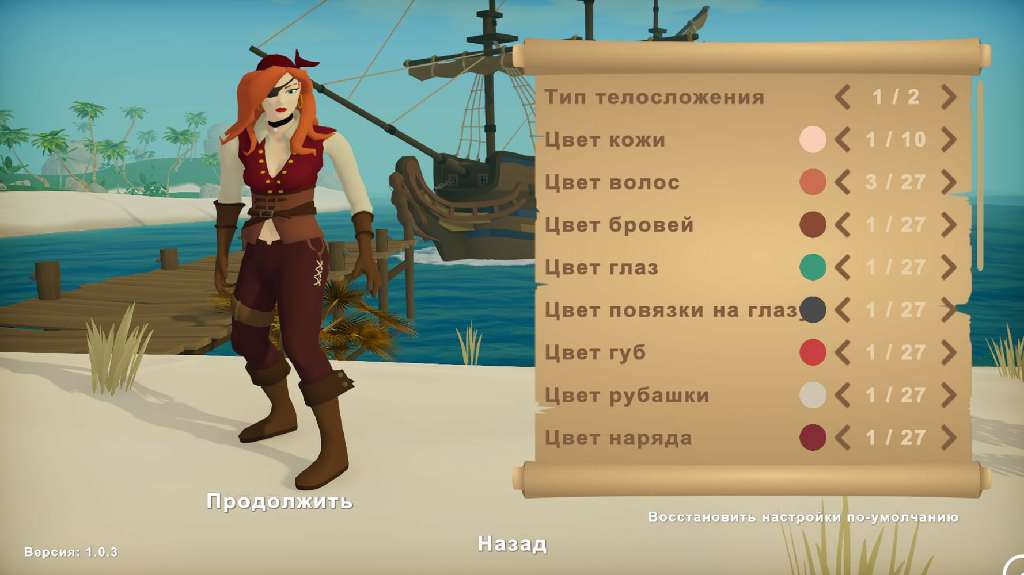Advance to next hair color (Цвет волос)

pos(949,183)
